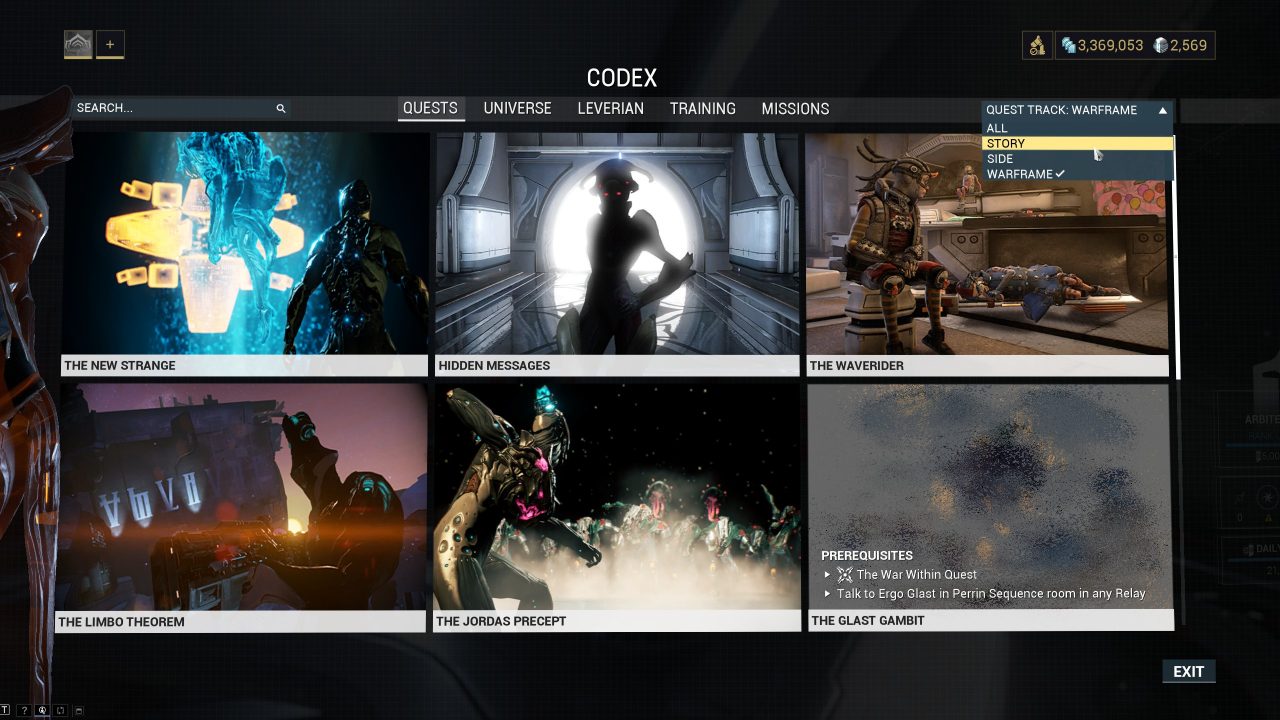Click the T icon in the bottom-left corner
The height and width of the screenshot is (720, 1280).
click(4, 709)
